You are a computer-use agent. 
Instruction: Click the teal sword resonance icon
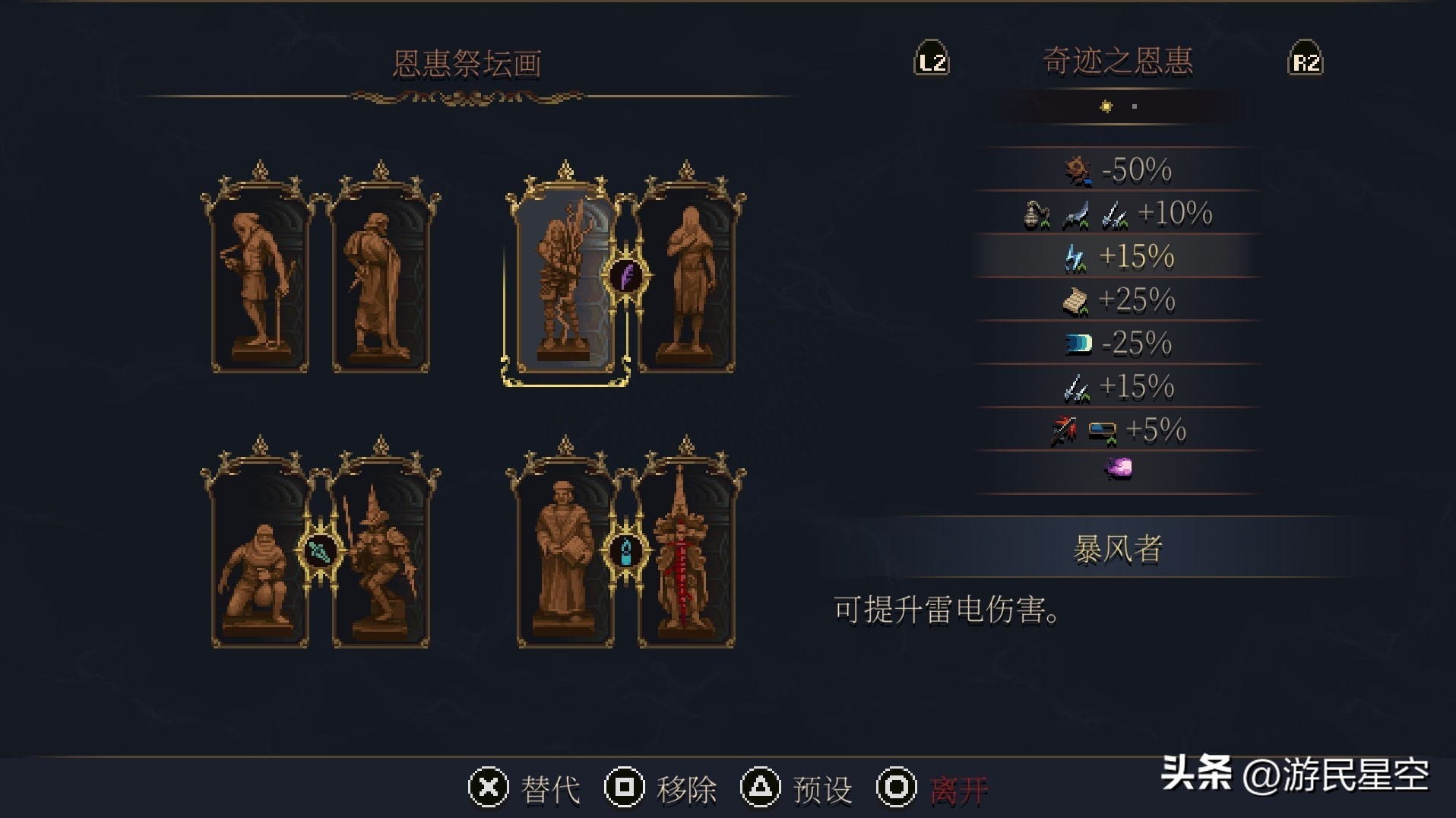(x=320, y=551)
